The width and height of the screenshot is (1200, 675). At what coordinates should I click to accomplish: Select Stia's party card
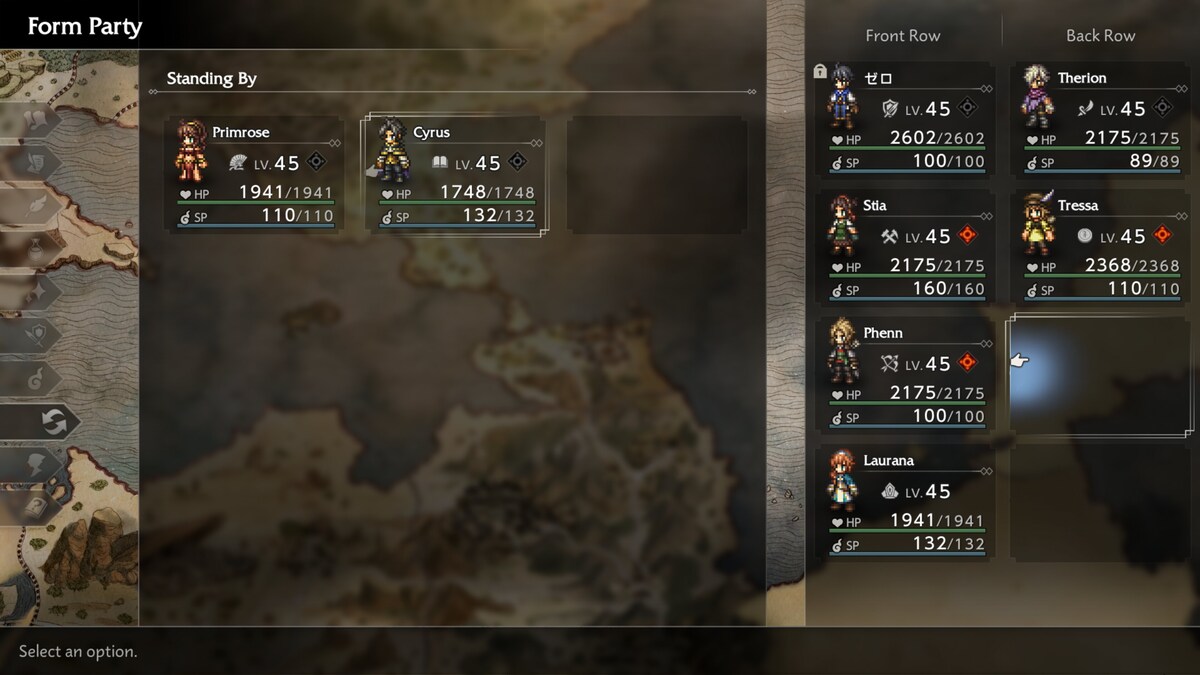click(x=906, y=248)
